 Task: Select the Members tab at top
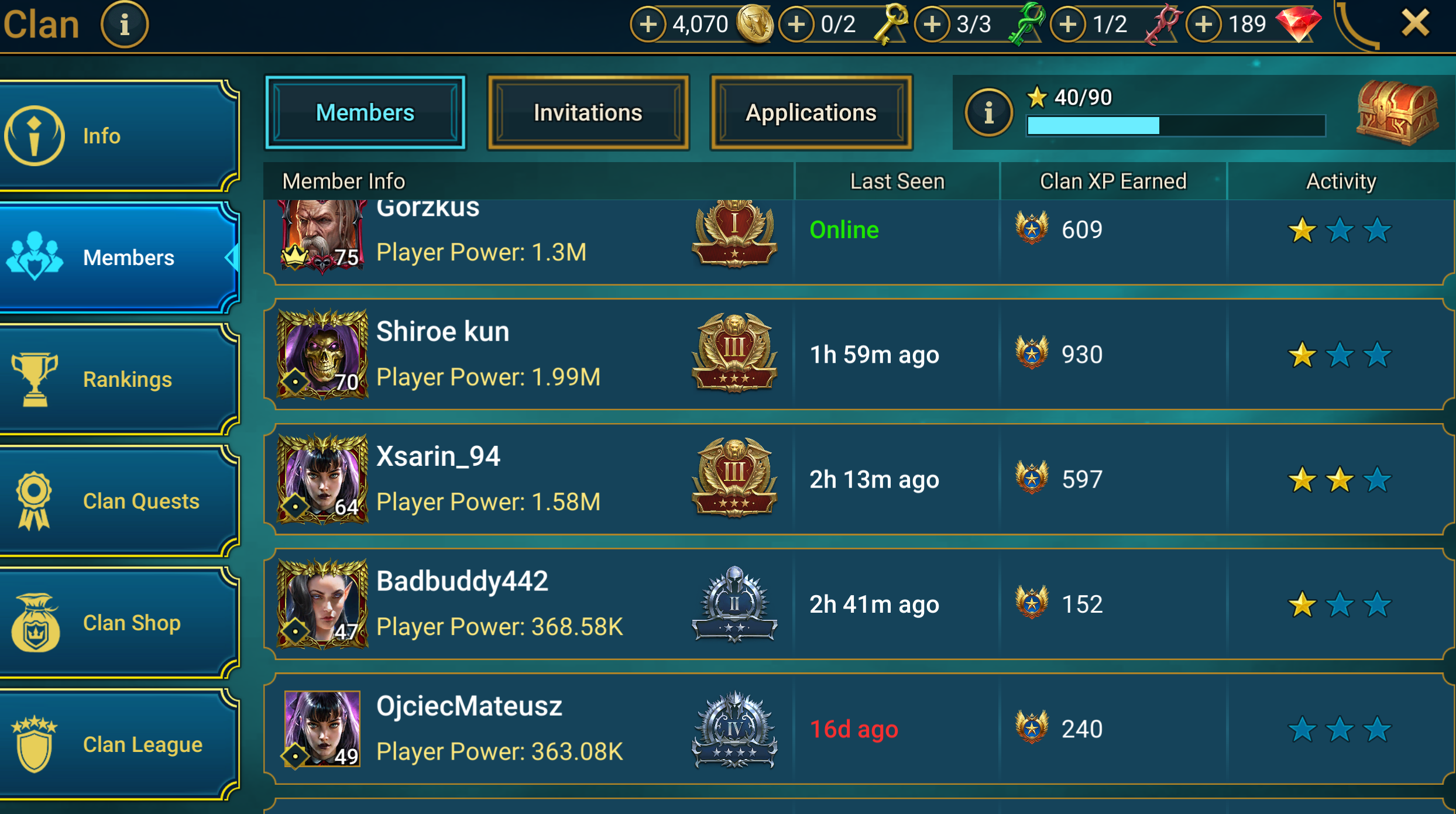pyautogui.click(x=365, y=112)
